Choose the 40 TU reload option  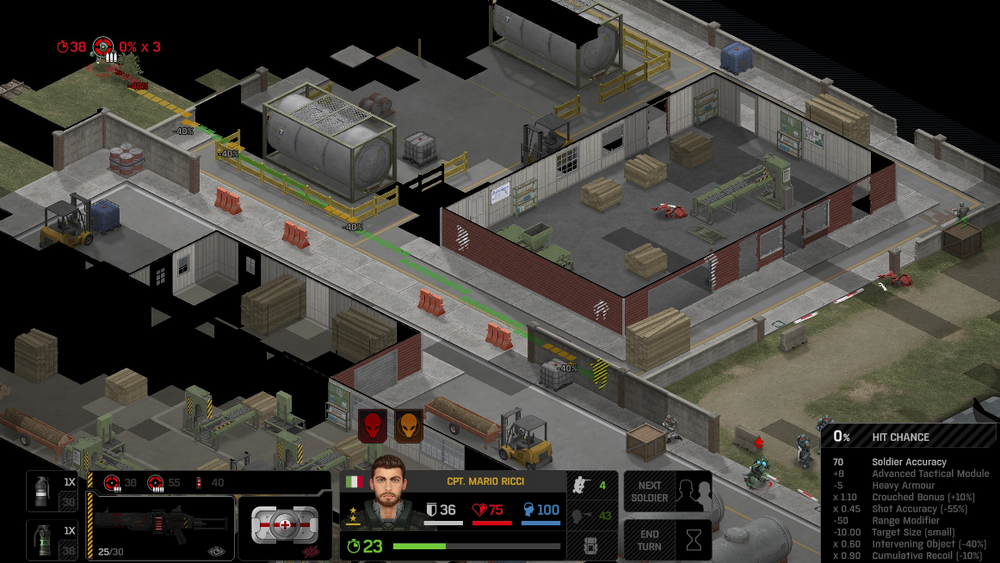click(x=210, y=482)
